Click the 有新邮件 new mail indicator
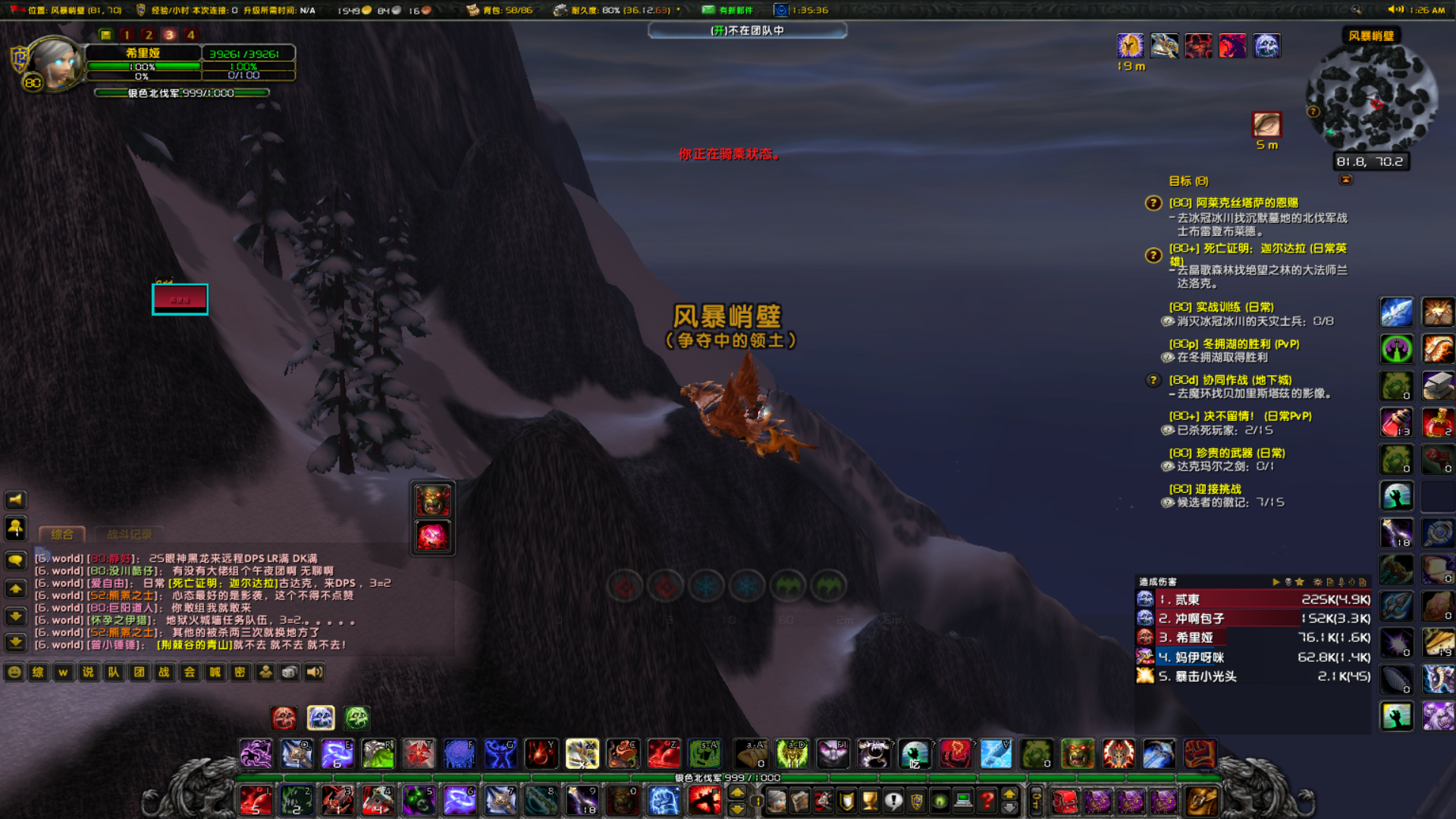The image size is (1456, 819). [x=726, y=10]
